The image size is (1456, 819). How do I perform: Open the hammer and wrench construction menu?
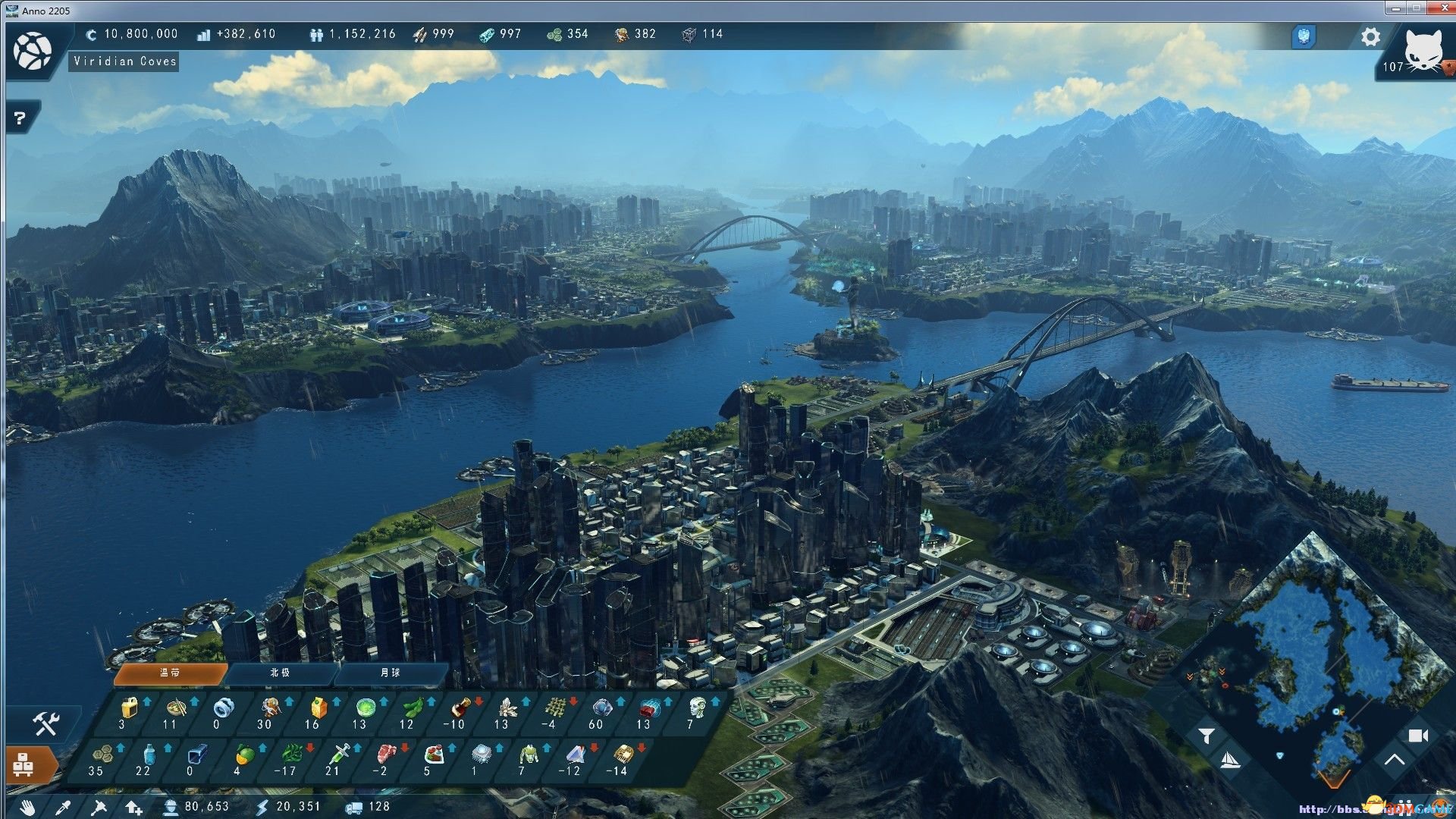click(45, 724)
